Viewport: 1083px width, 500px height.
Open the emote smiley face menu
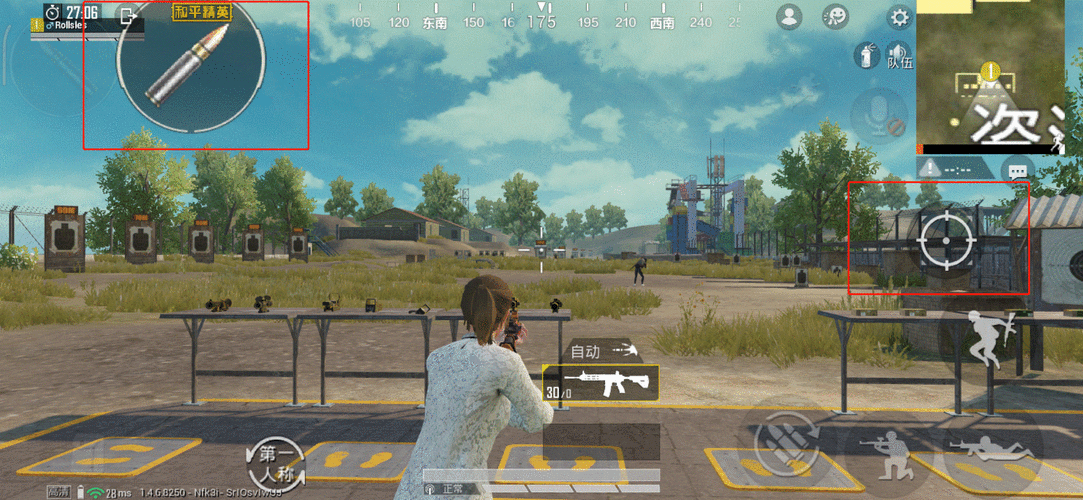pos(835,17)
